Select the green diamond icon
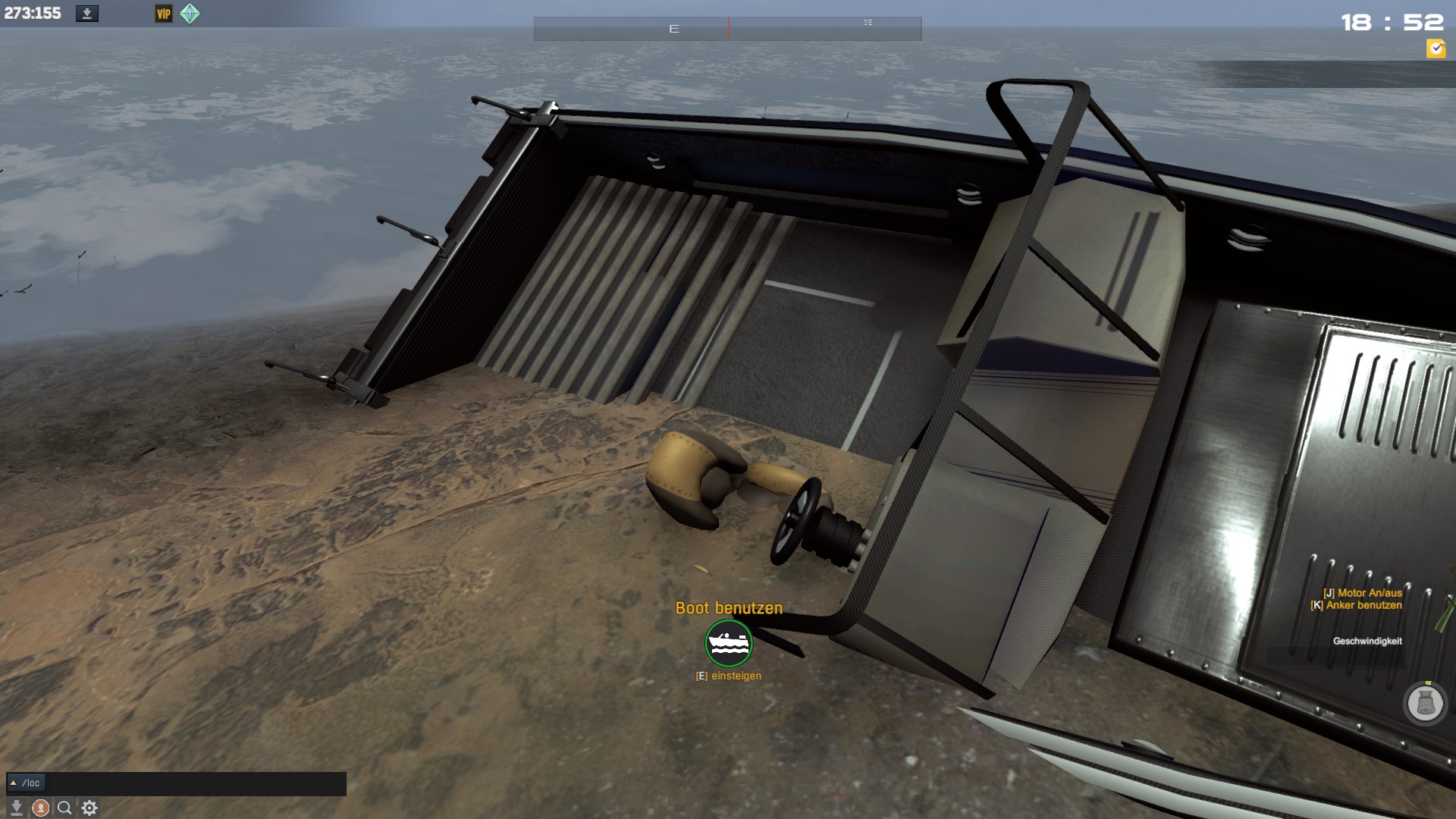The image size is (1456, 819). pyautogui.click(x=190, y=14)
